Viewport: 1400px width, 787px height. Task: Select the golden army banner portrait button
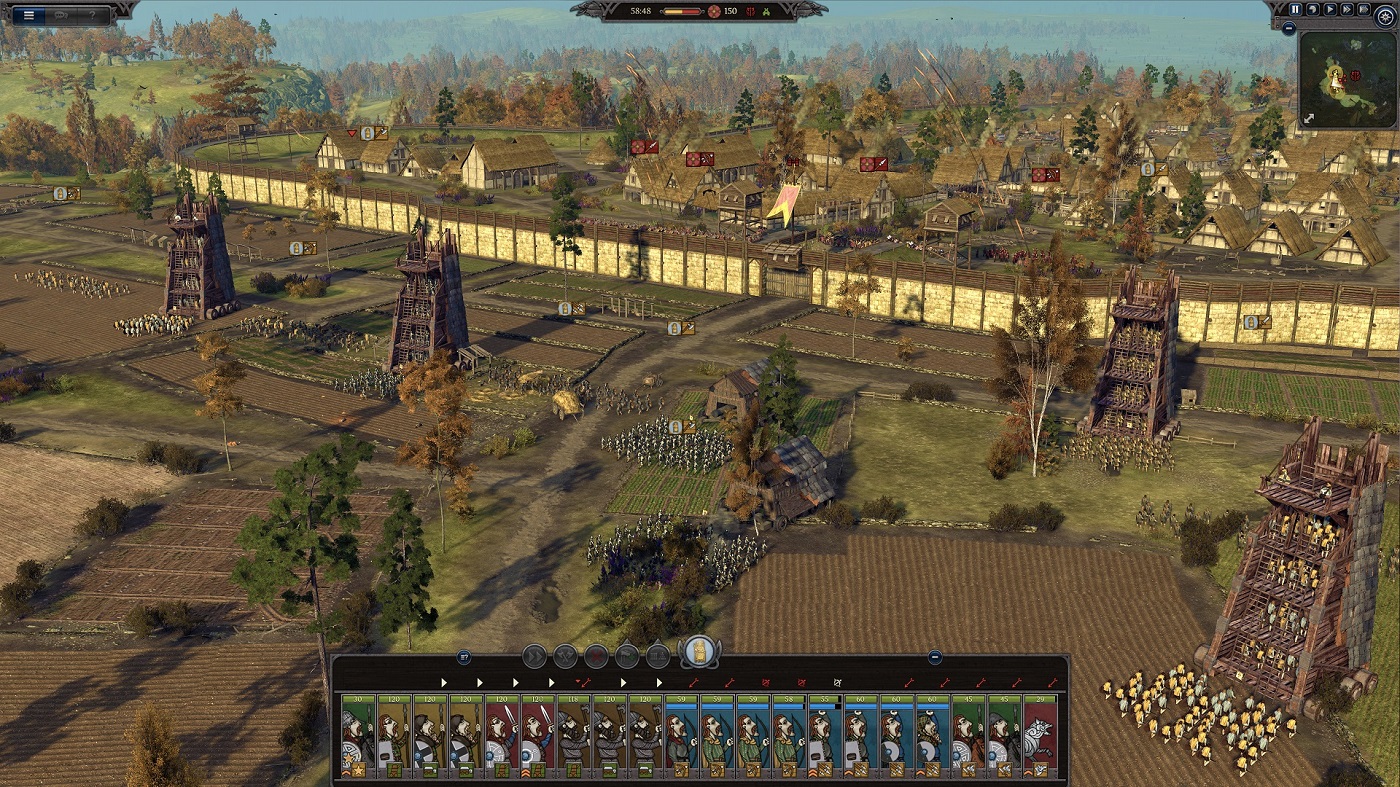tap(700, 653)
